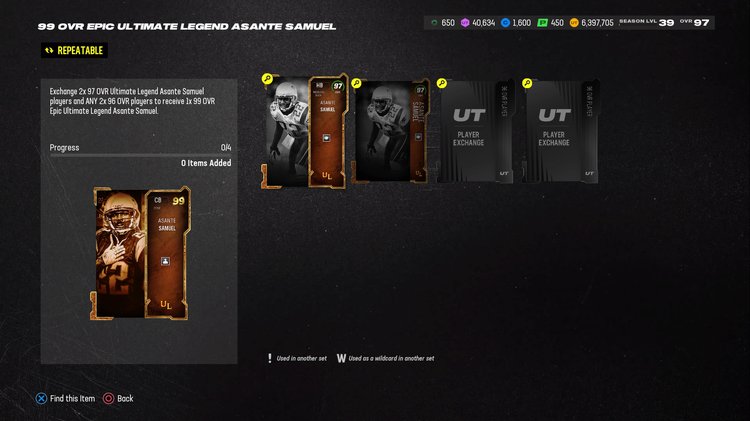
Task: Select the greyed-out Asante Samuel card slot
Action: pos(391,131)
